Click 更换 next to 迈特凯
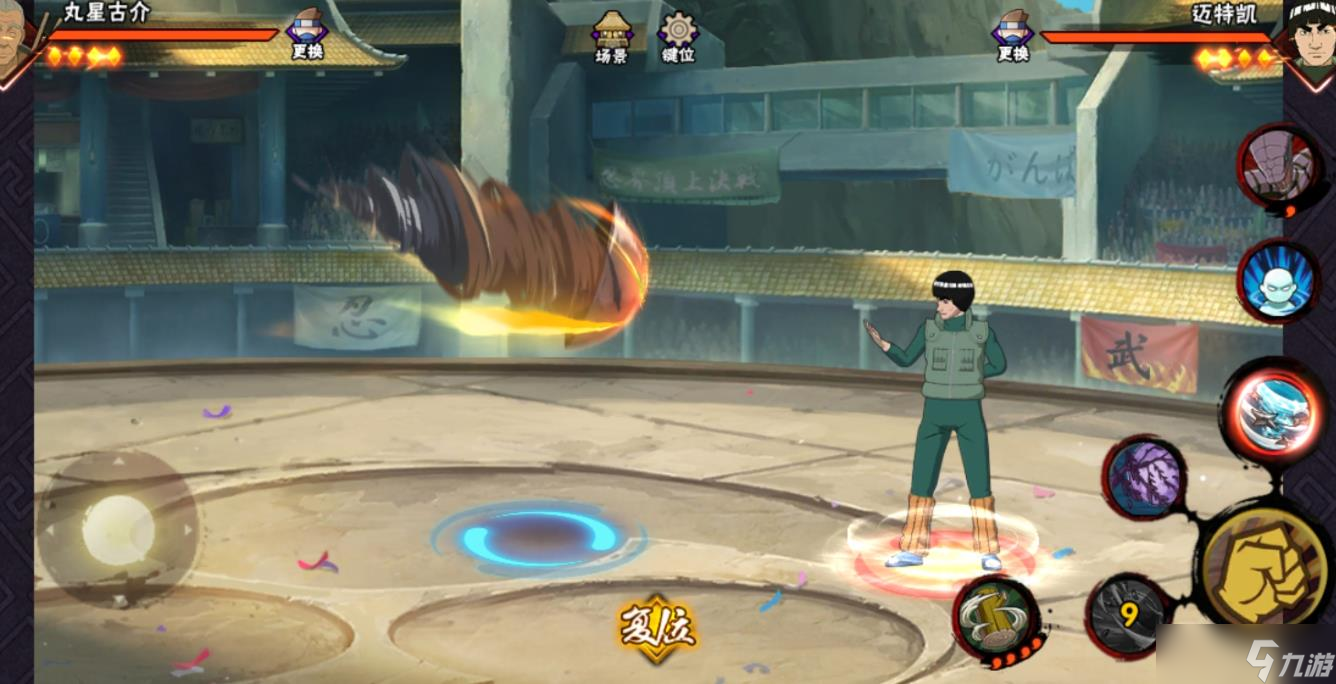The height and width of the screenshot is (684, 1336). pos(1012,34)
